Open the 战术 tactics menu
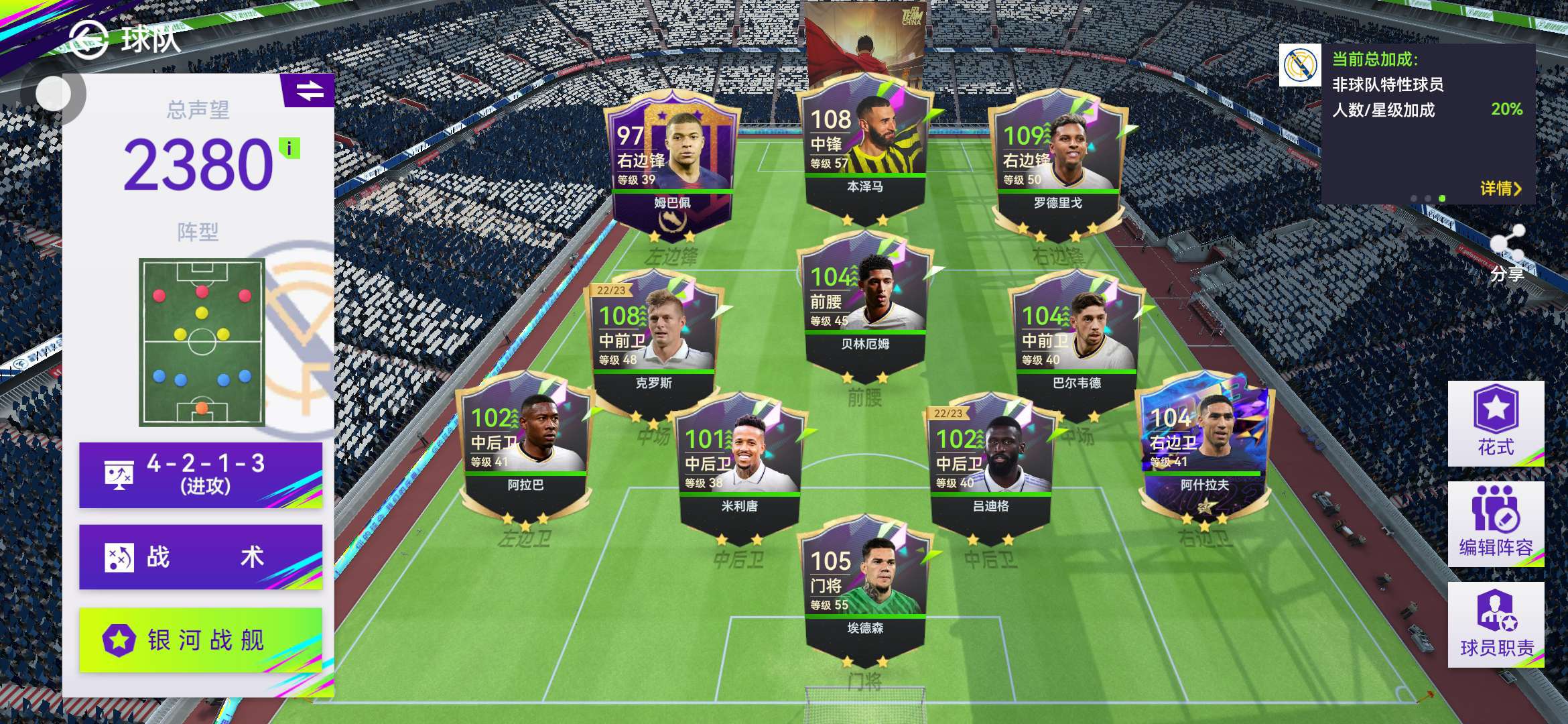This screenshot has width=1568, height=724. 200,557
